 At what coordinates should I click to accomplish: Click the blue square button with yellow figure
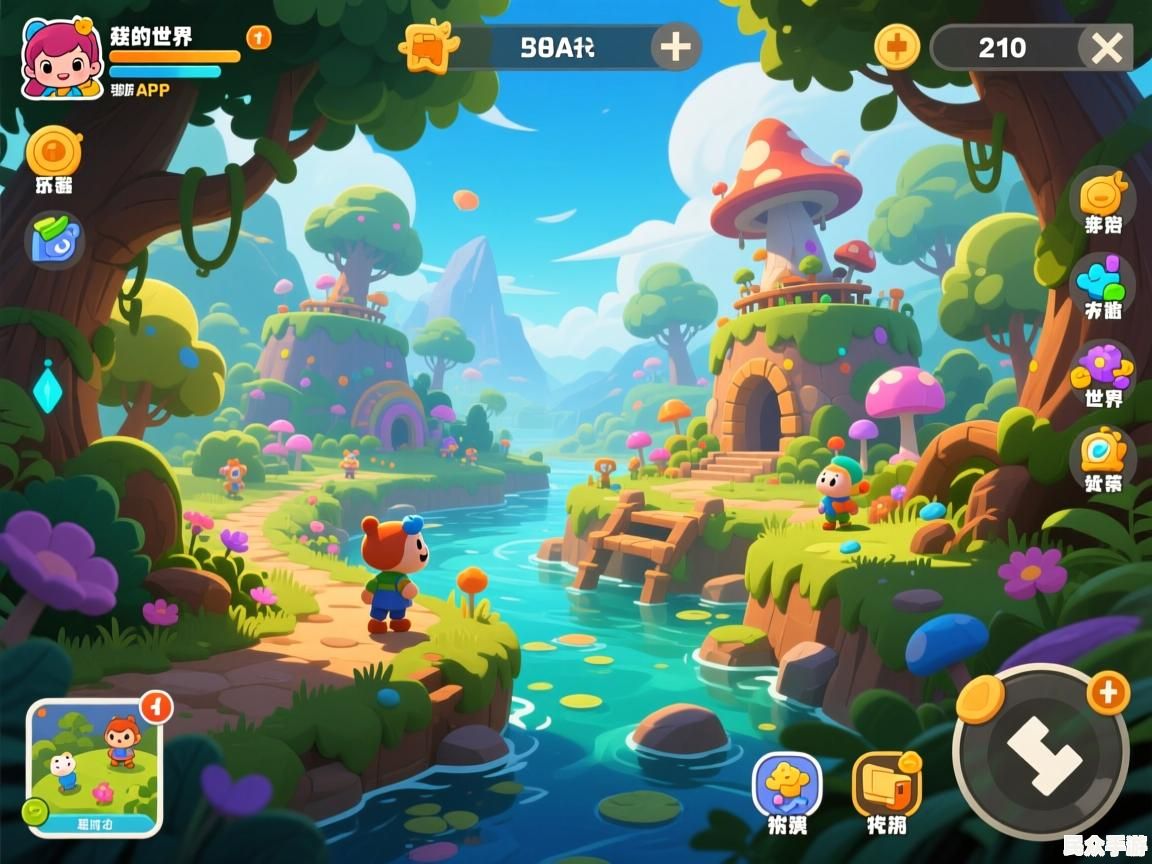787,786
